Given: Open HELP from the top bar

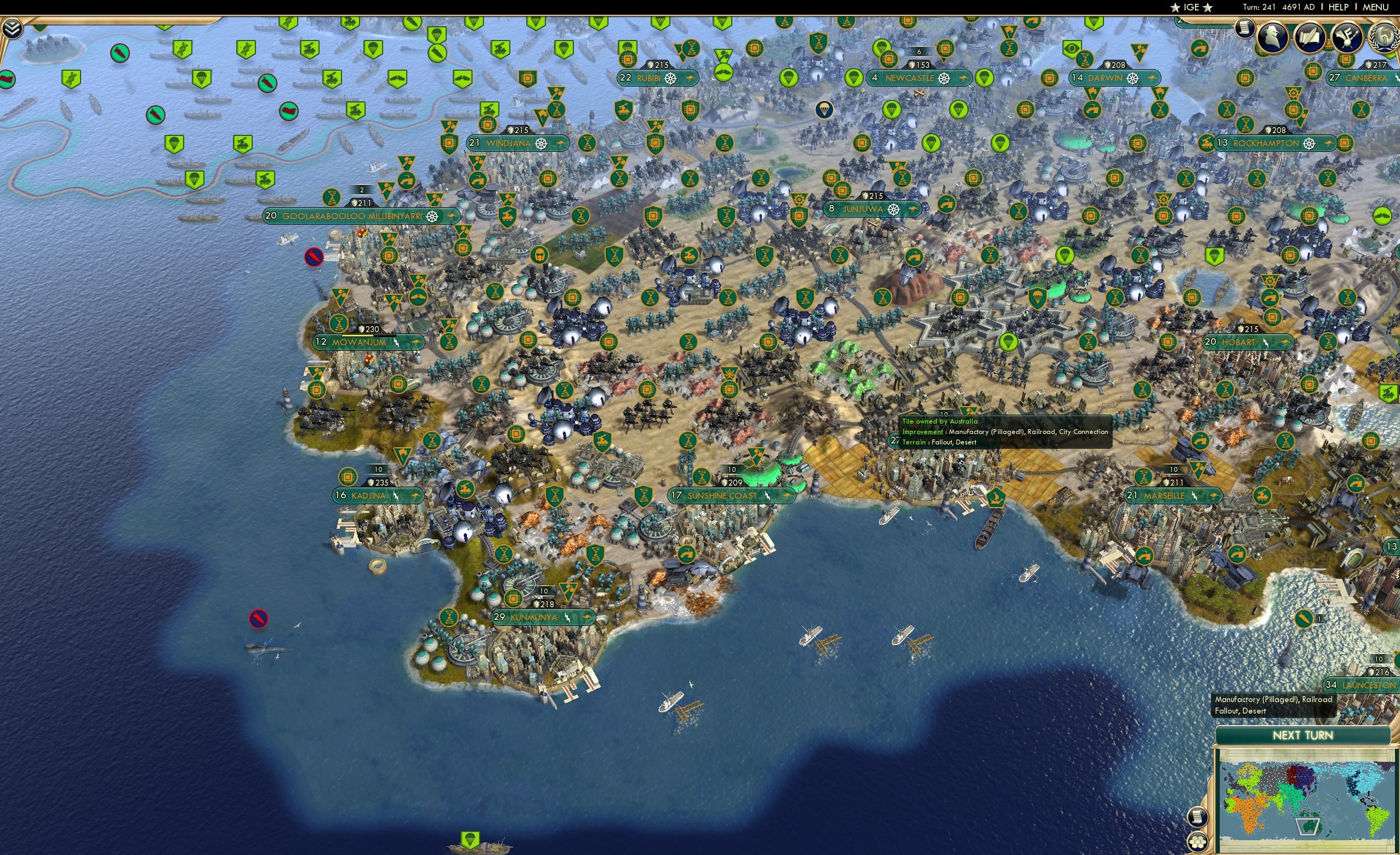Looking at the screenshot, I should pos(1339,7).
